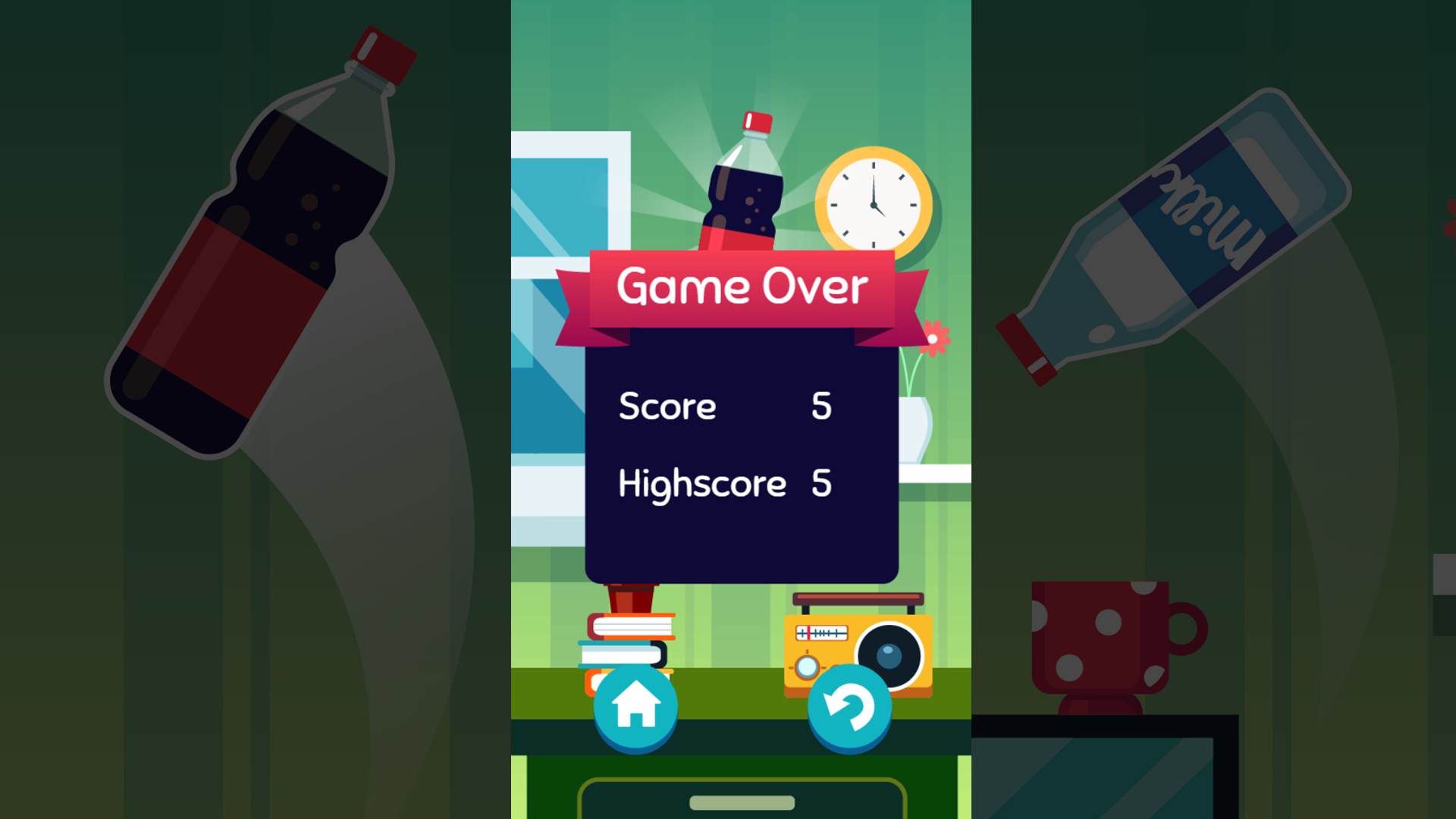The image size is (1456, 819).
Task: Tap the Replay arrow to restart the game
Action: pos(849,707)
